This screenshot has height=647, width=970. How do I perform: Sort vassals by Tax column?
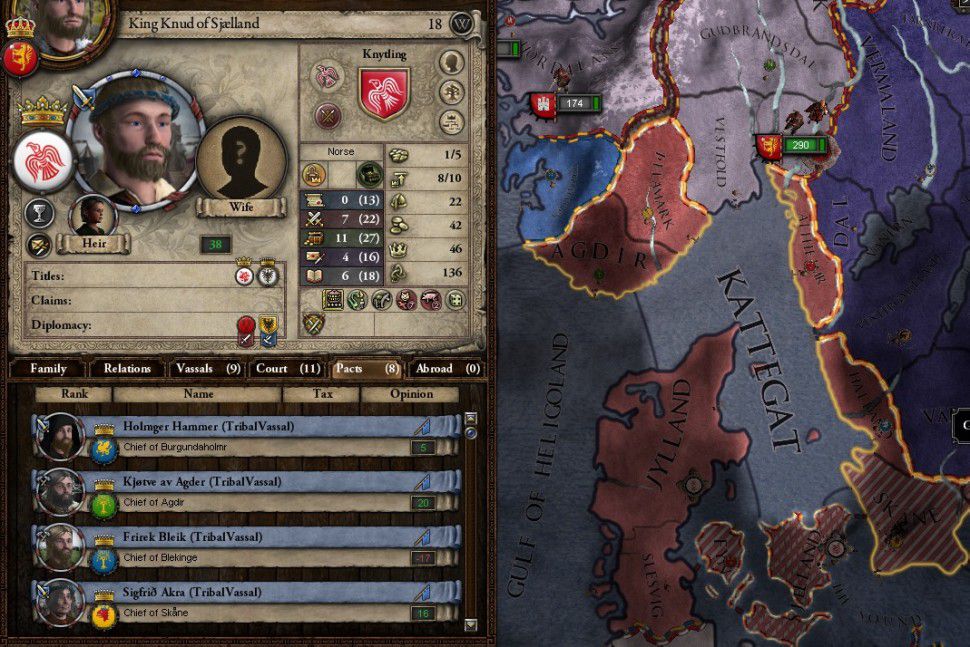coord(322,394)
